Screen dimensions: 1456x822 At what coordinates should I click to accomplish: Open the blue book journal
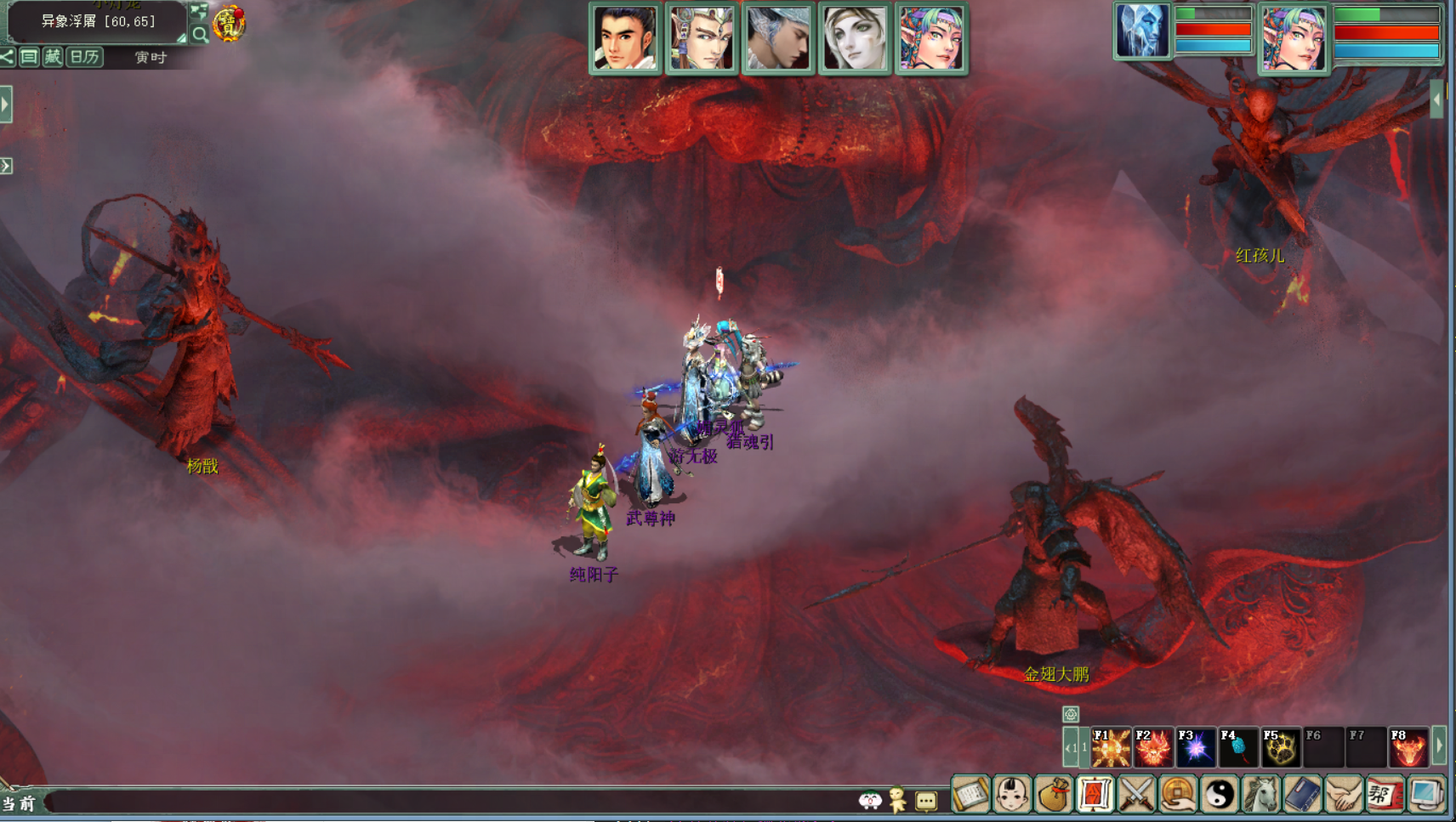1303,796
